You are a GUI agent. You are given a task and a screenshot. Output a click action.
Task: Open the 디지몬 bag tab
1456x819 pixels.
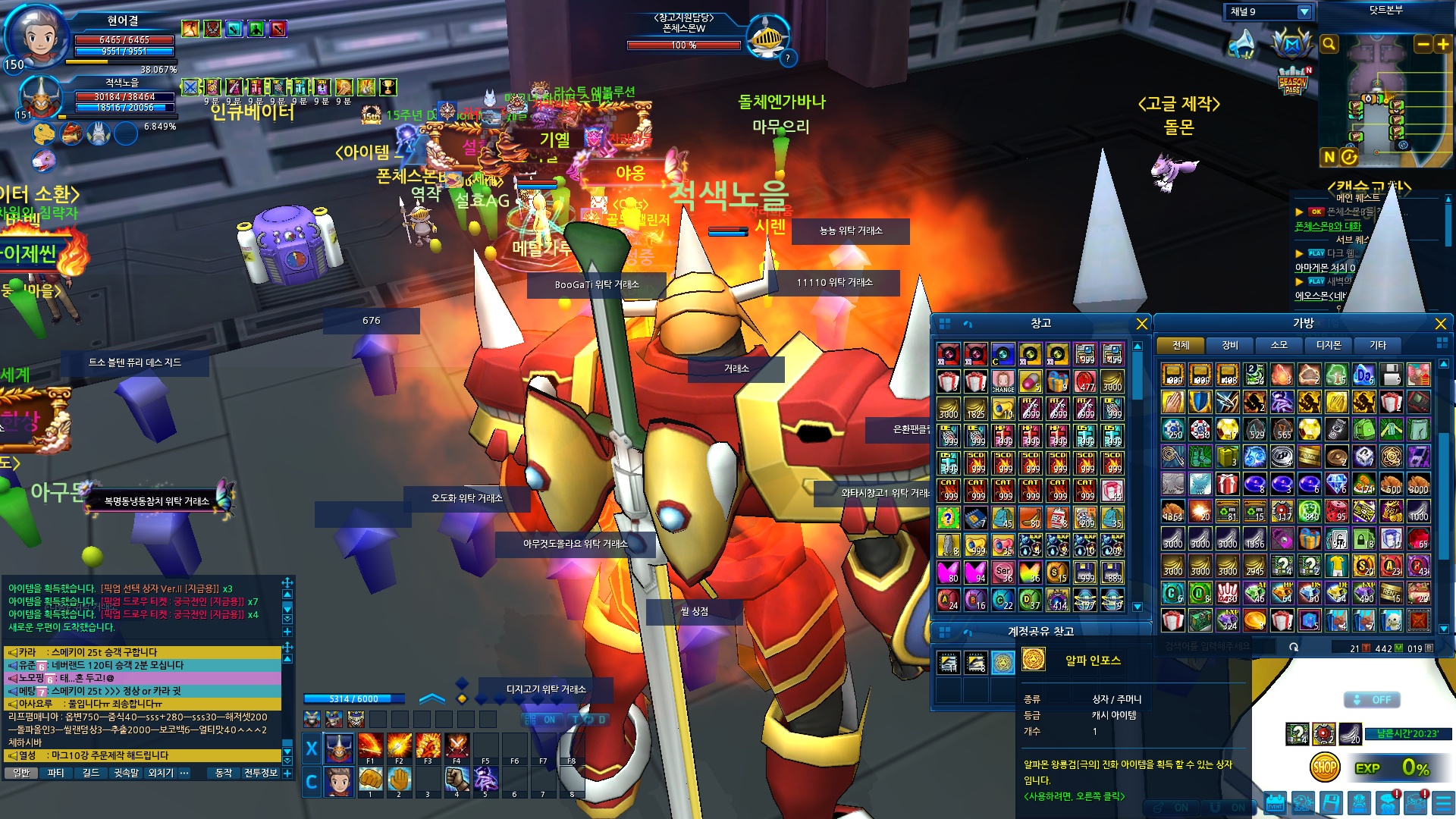coord(1328,345)
